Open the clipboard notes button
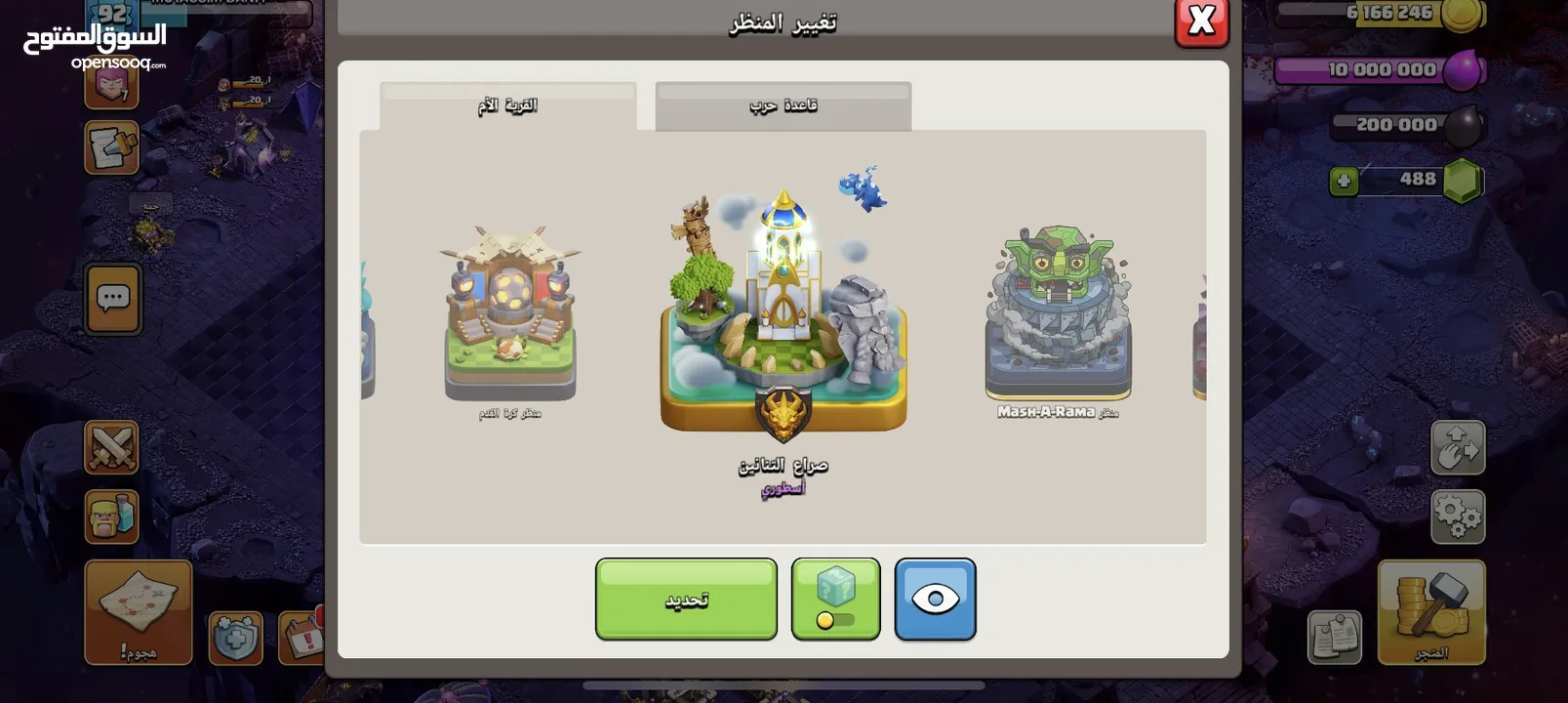This screenshot has width=1568, height=703. (x=1334, y=639)
